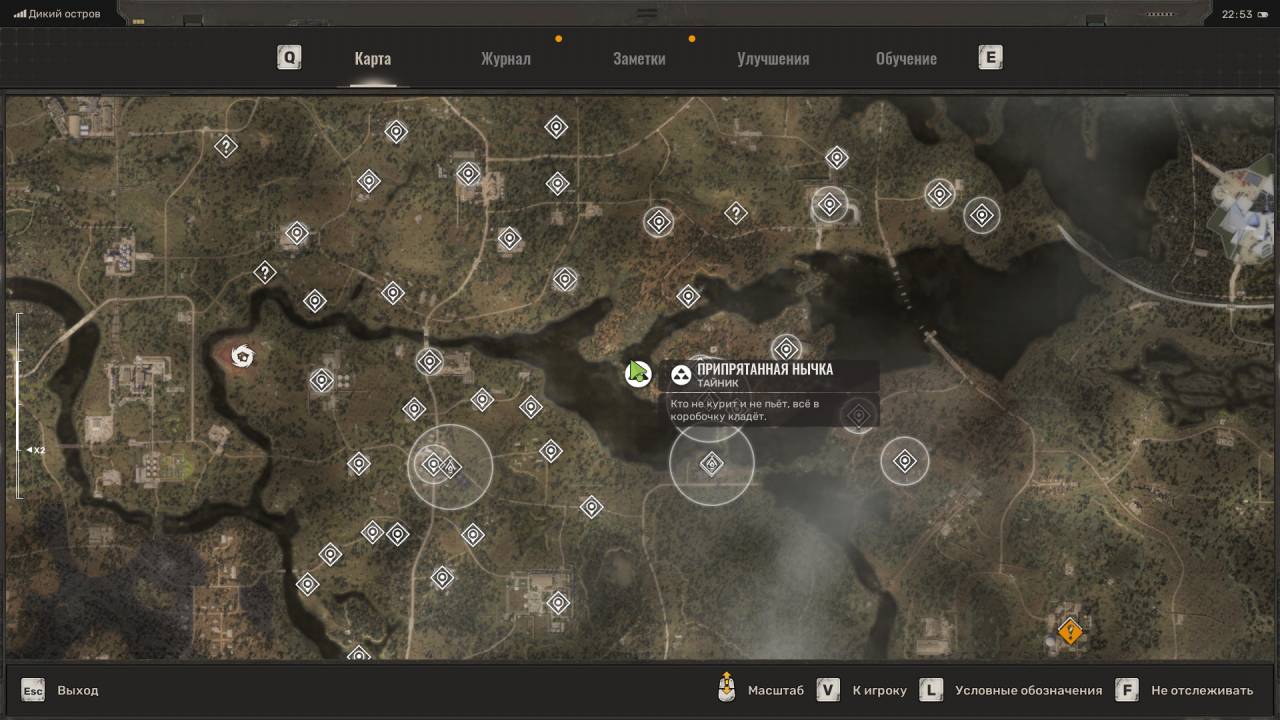Go to the Обучение tab
1280x720 pixels.
906,58
